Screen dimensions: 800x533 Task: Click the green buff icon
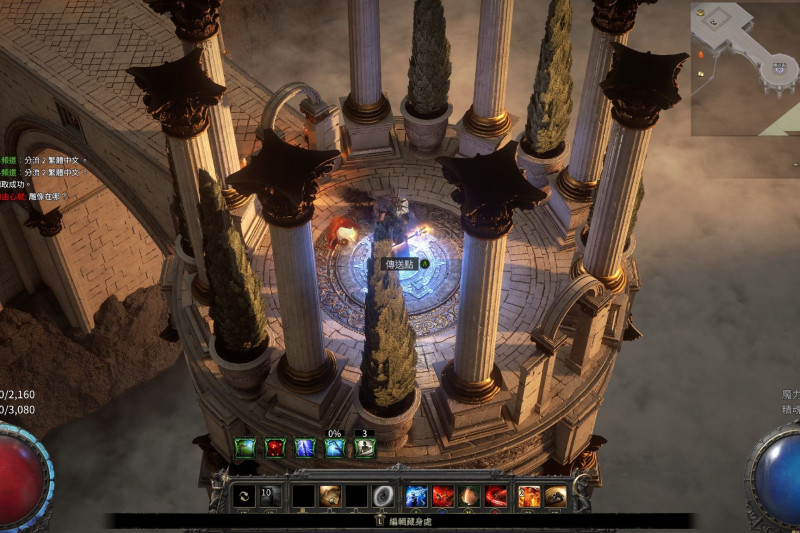245,448
